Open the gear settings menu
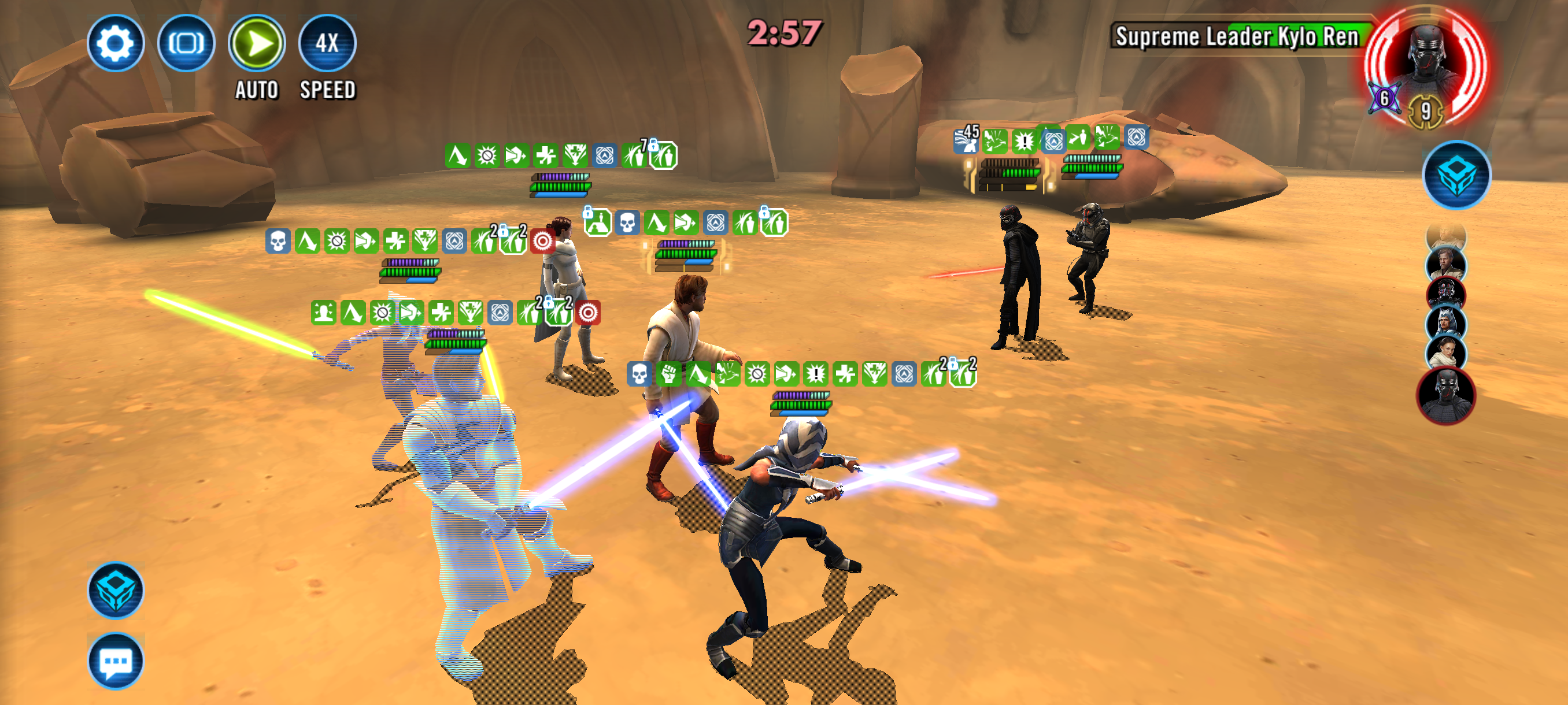Screen dimensions: 1568x705 coord(115,43)
